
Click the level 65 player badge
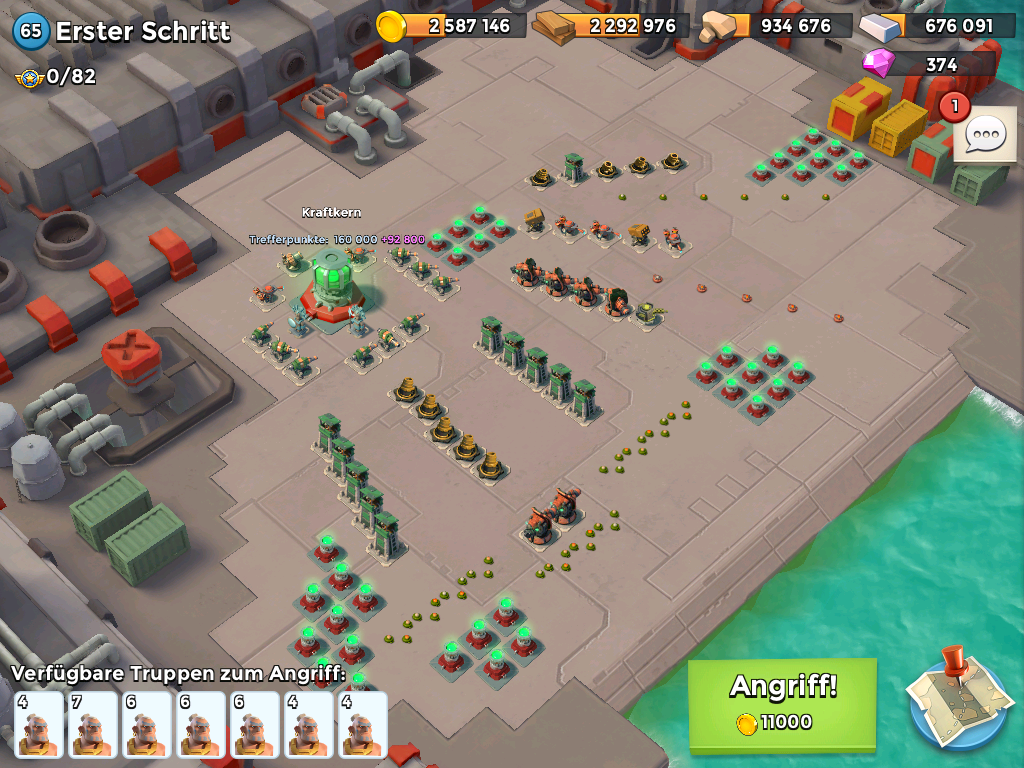point(31,31)
